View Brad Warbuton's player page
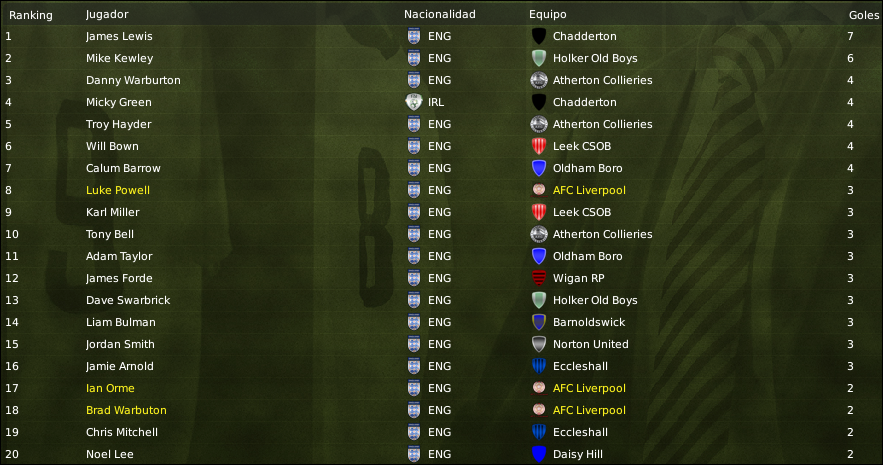883x465 pixels. [x=126, y=410]
